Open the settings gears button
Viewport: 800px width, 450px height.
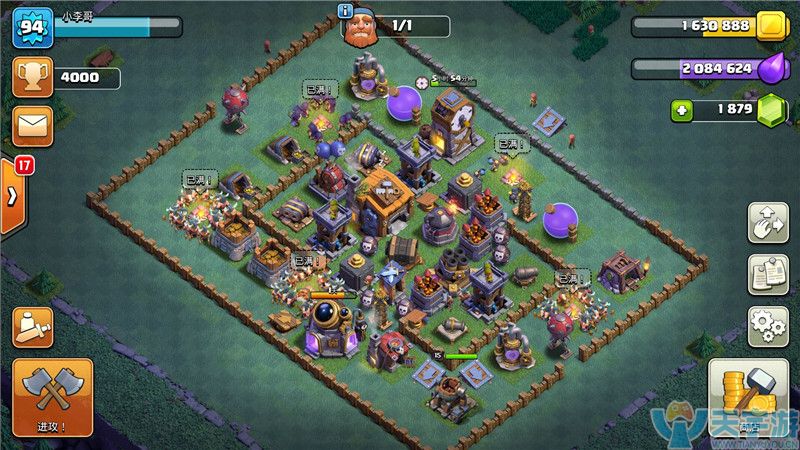(x=768, y=326)
